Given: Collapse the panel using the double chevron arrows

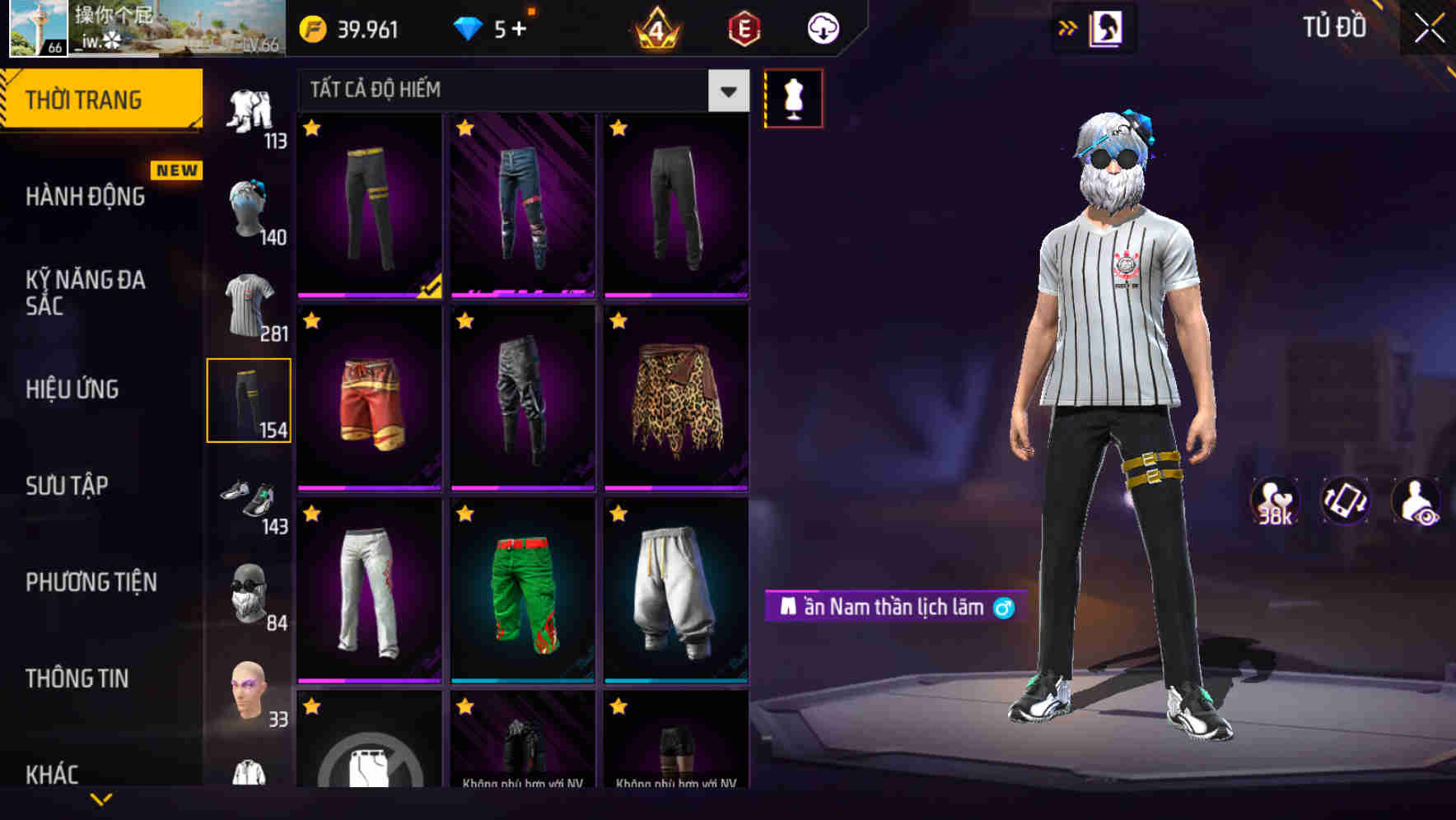Looking at the screenshot, I should [1067, 26].
